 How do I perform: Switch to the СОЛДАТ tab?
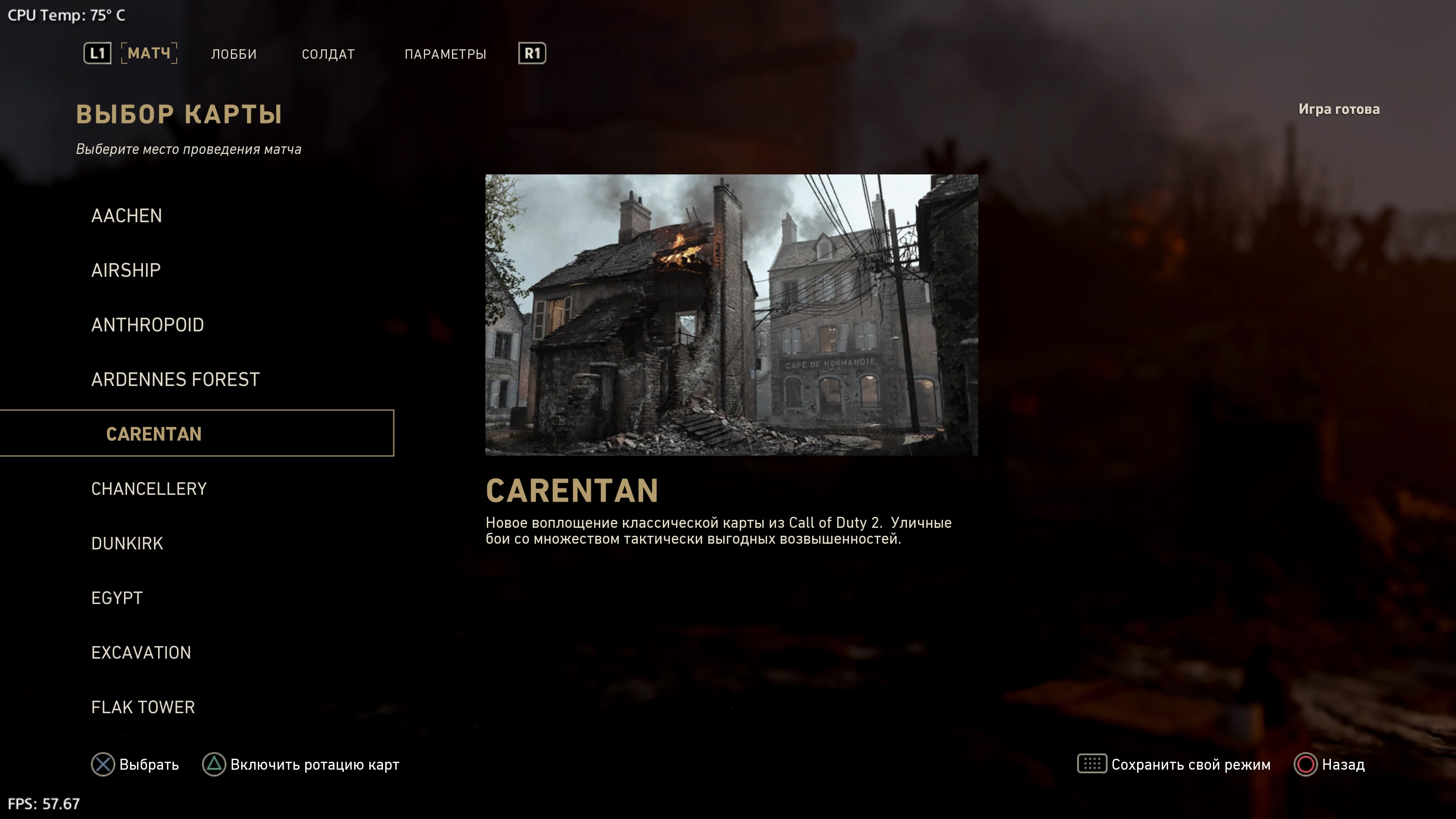point(328,54)
